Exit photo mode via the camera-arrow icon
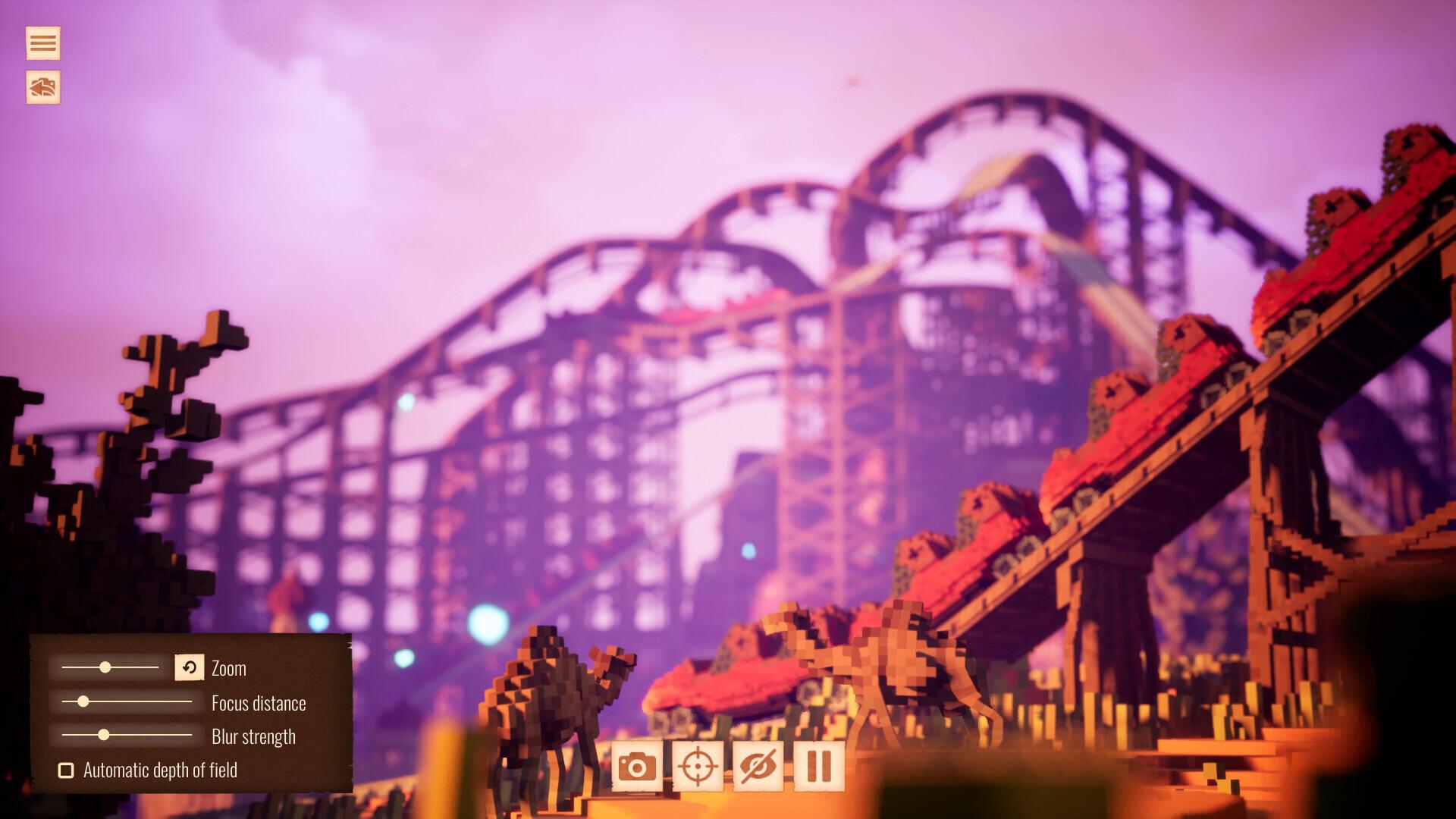The image size is (1456, 819). pos(42,86)
